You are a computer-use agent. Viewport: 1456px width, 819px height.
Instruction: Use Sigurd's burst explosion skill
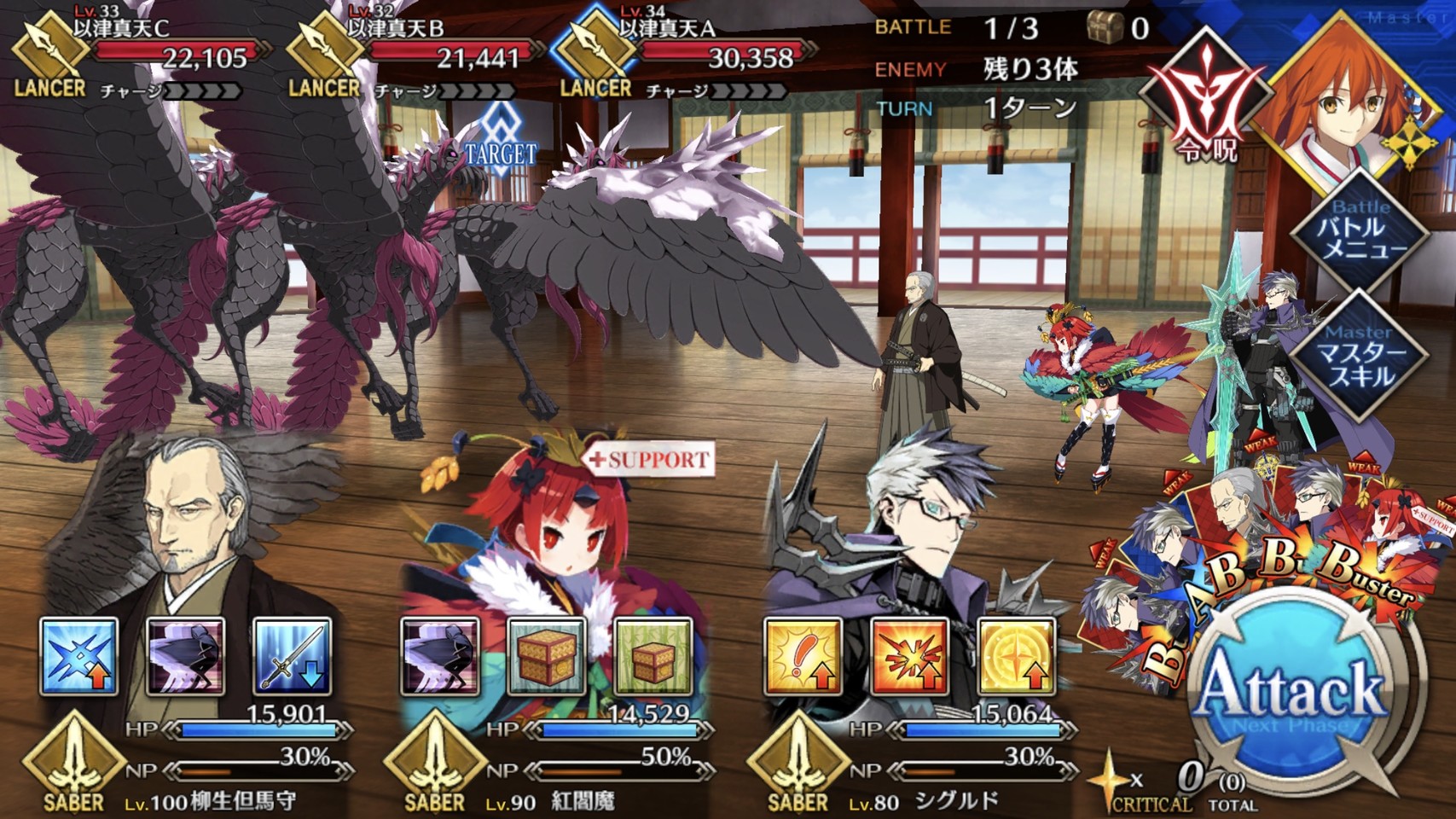[909, 655]
